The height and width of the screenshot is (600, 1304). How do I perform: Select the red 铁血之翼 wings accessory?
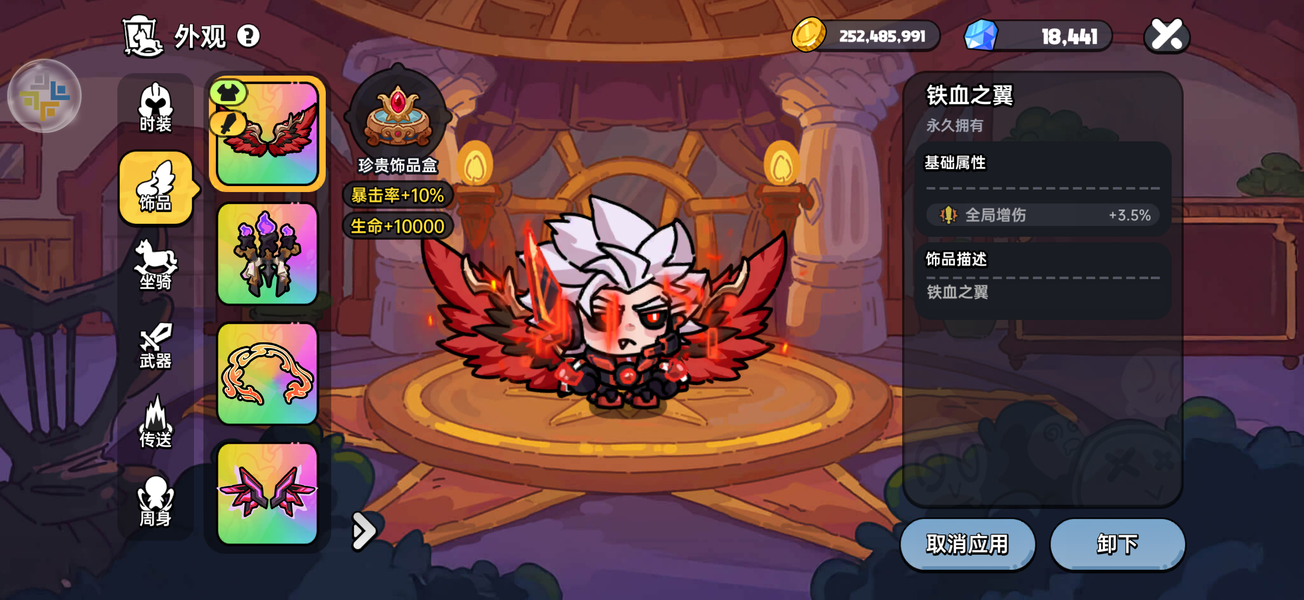tap(267, 134)
